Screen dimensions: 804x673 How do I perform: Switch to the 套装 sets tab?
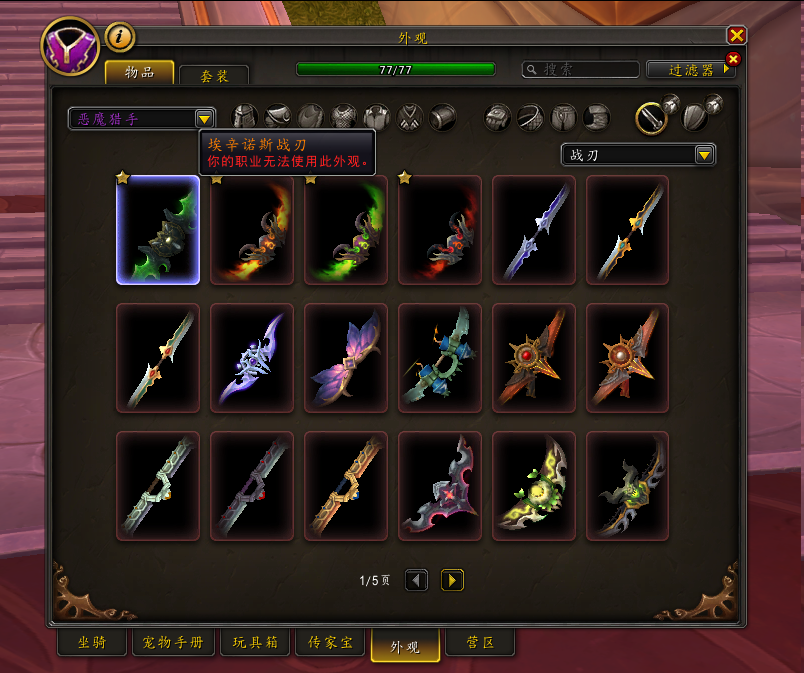pyautogui.click(x=214, y=74)
